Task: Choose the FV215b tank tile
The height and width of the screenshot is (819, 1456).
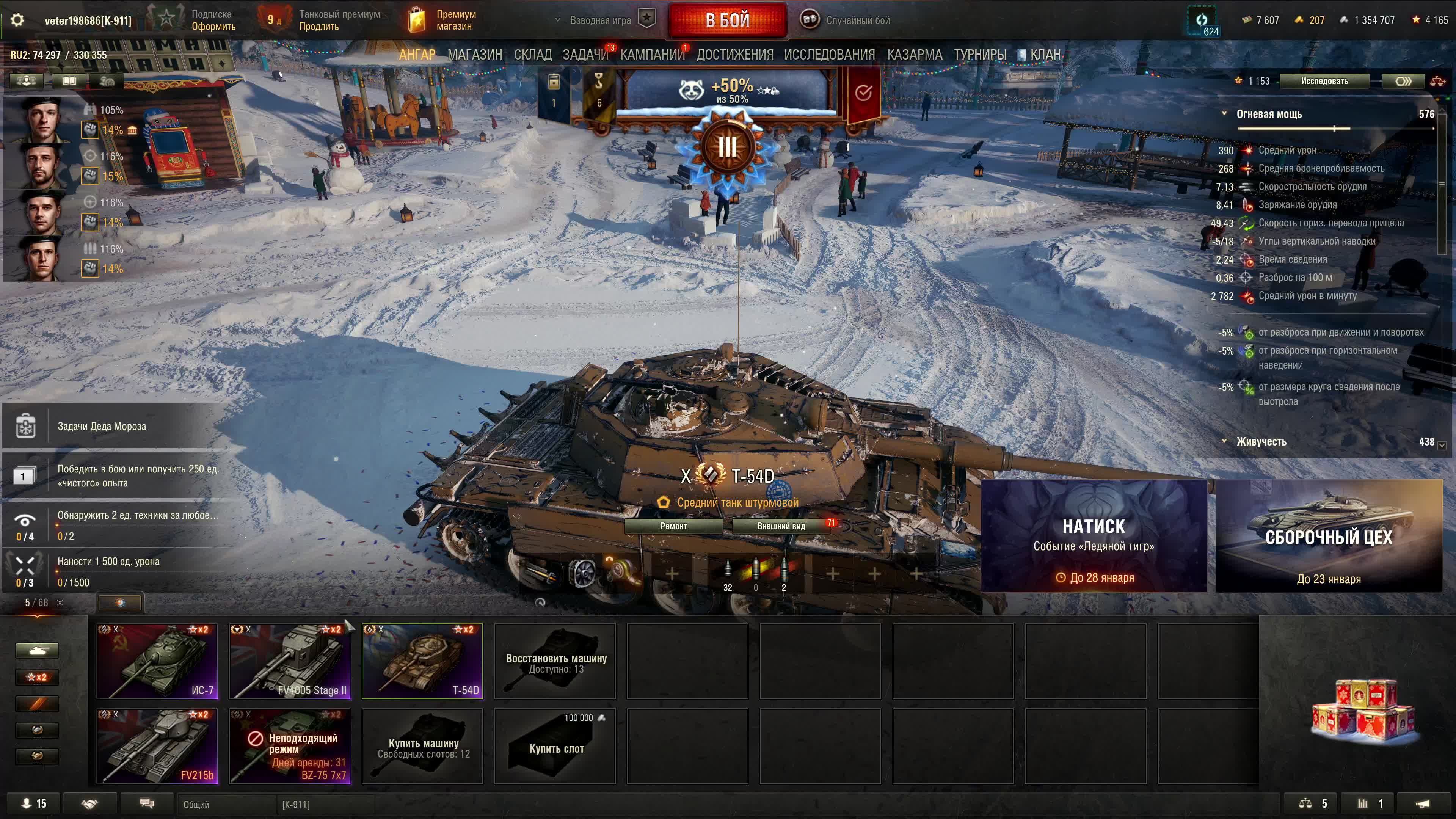Action: [x=157, y=746]
